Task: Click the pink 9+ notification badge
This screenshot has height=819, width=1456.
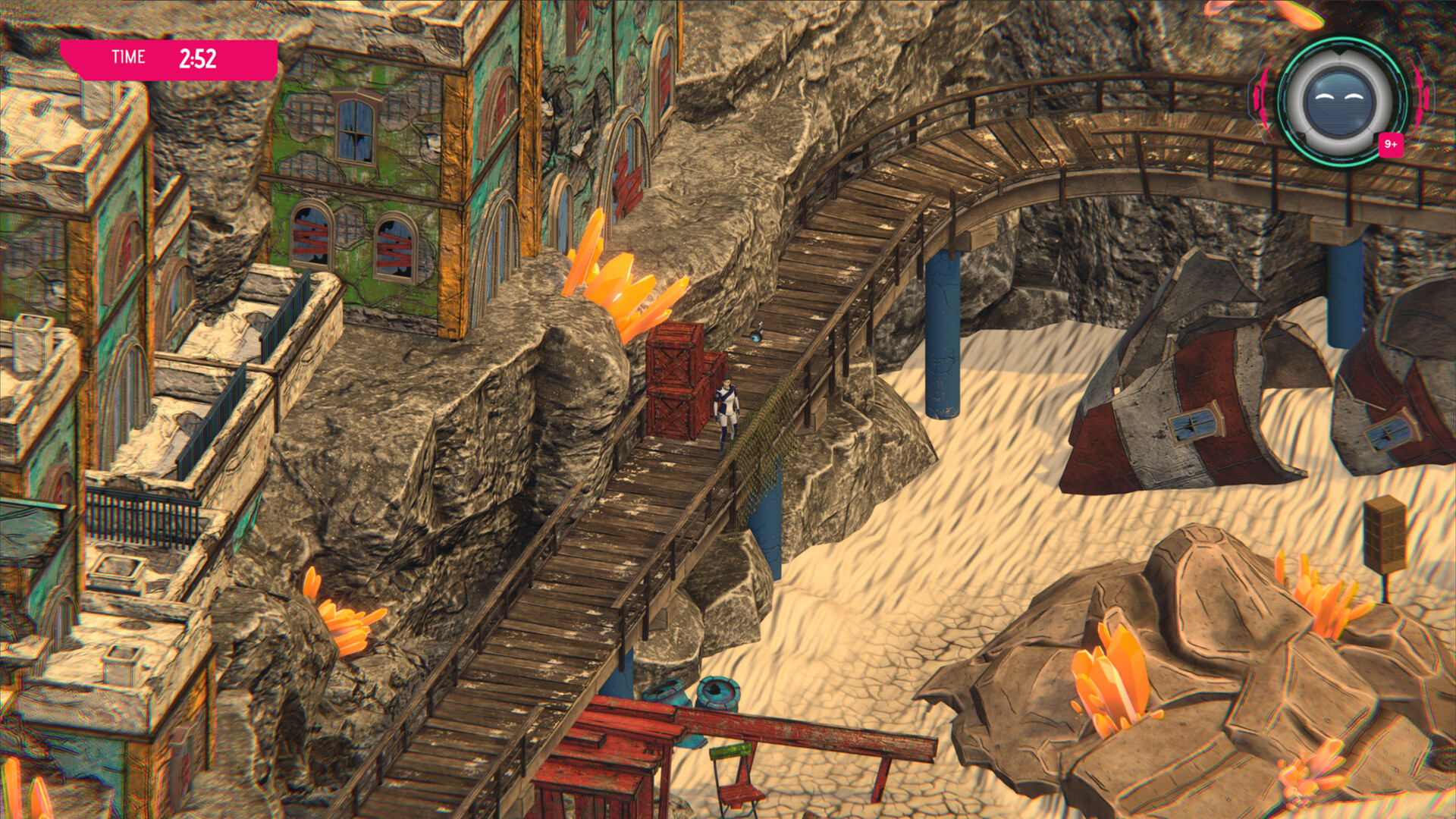Action: click(1390, 144)
